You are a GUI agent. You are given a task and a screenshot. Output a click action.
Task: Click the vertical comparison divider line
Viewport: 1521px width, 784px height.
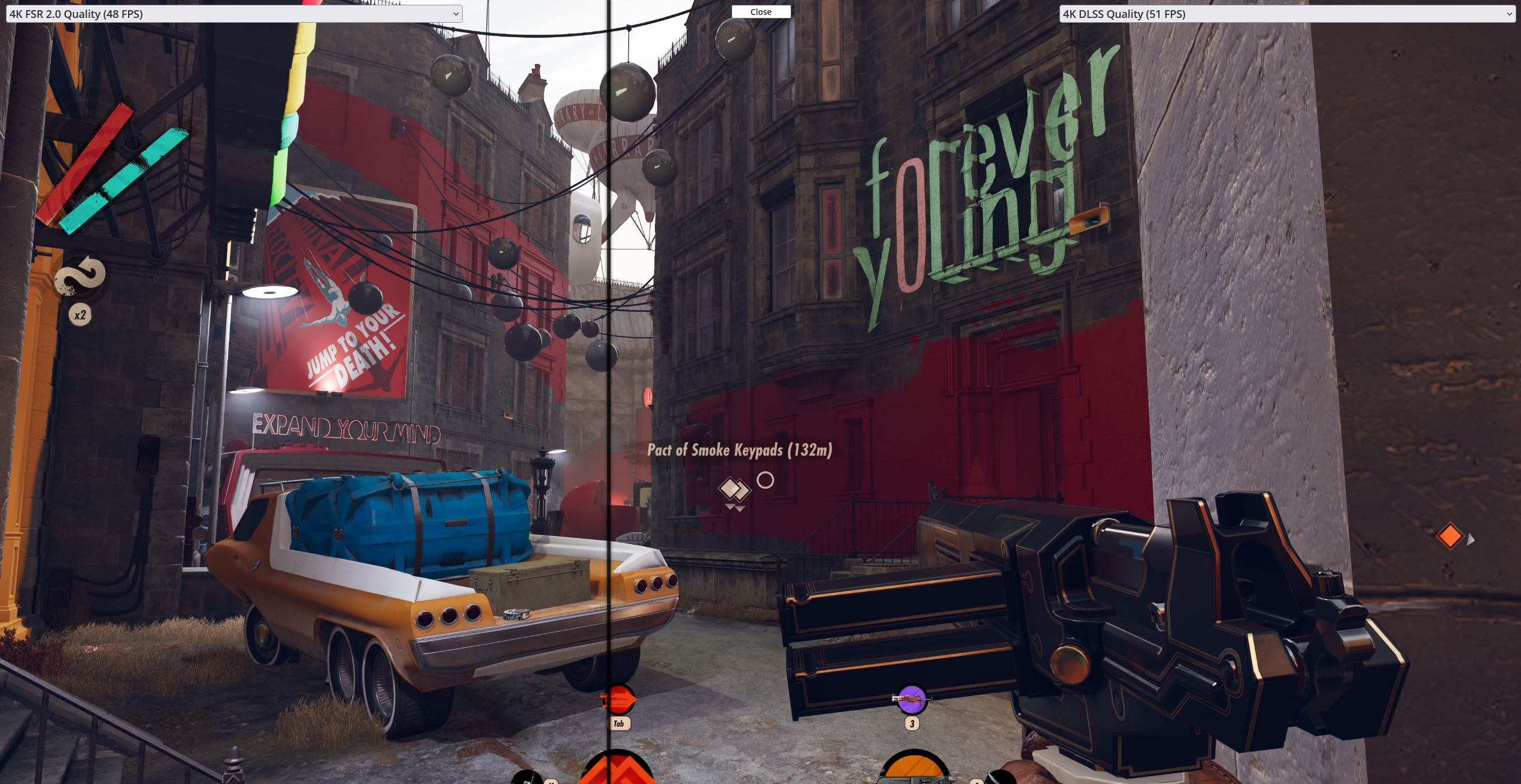(x=608, y=359)
